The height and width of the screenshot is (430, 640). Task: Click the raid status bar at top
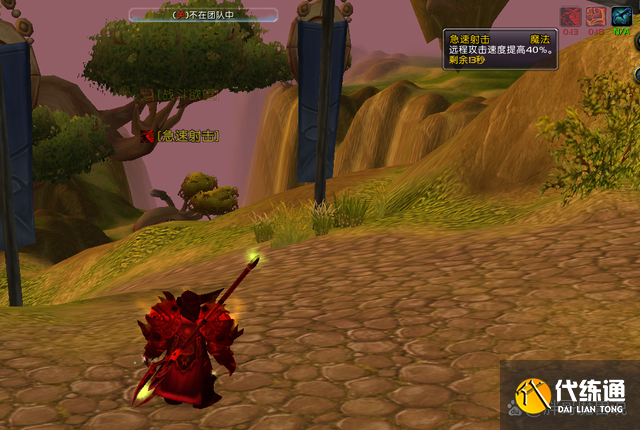point(205,15)
